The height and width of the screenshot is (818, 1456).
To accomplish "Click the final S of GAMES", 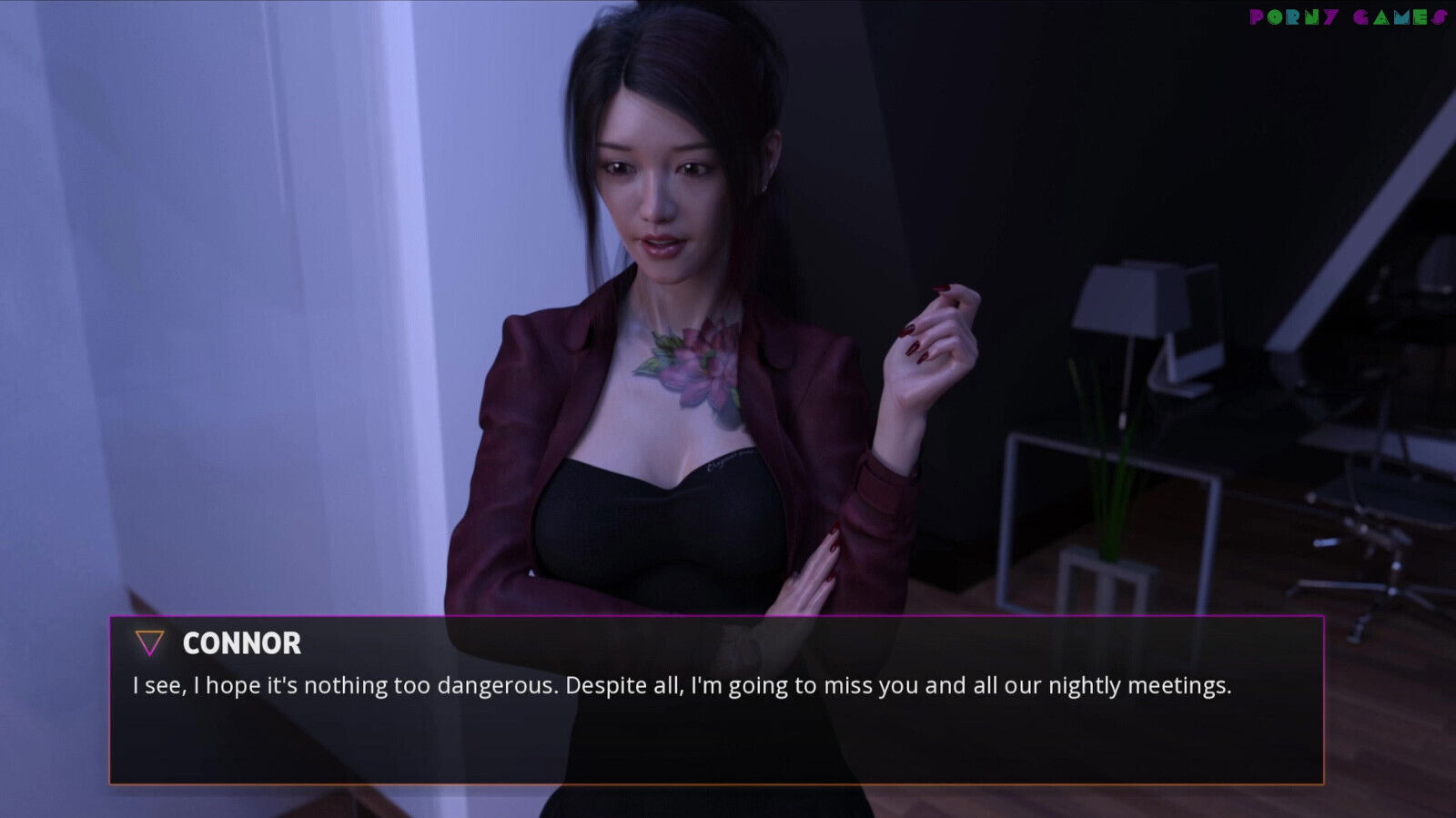I will click(1439, 15).
